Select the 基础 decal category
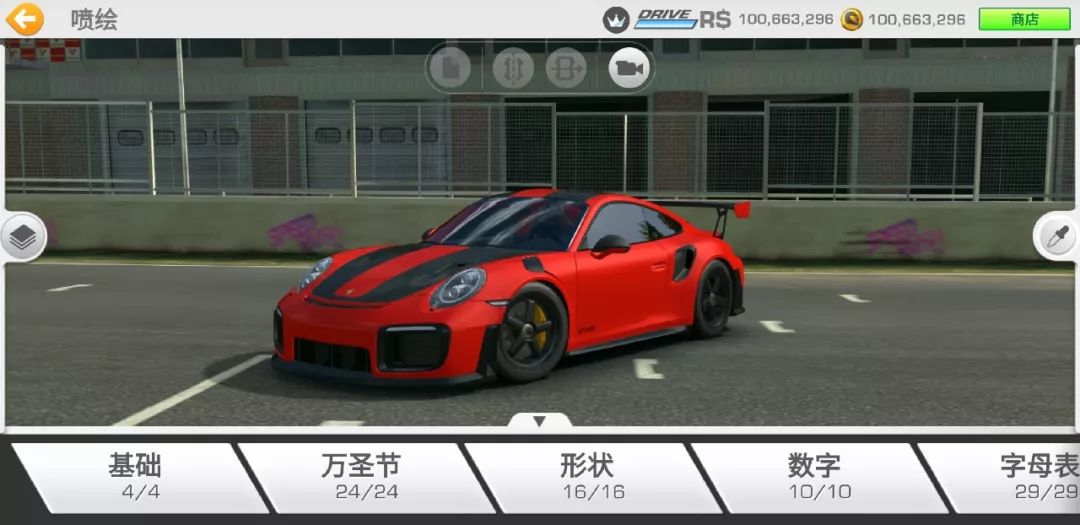Screen dimensions: 1080x525 tap(135, 476)
